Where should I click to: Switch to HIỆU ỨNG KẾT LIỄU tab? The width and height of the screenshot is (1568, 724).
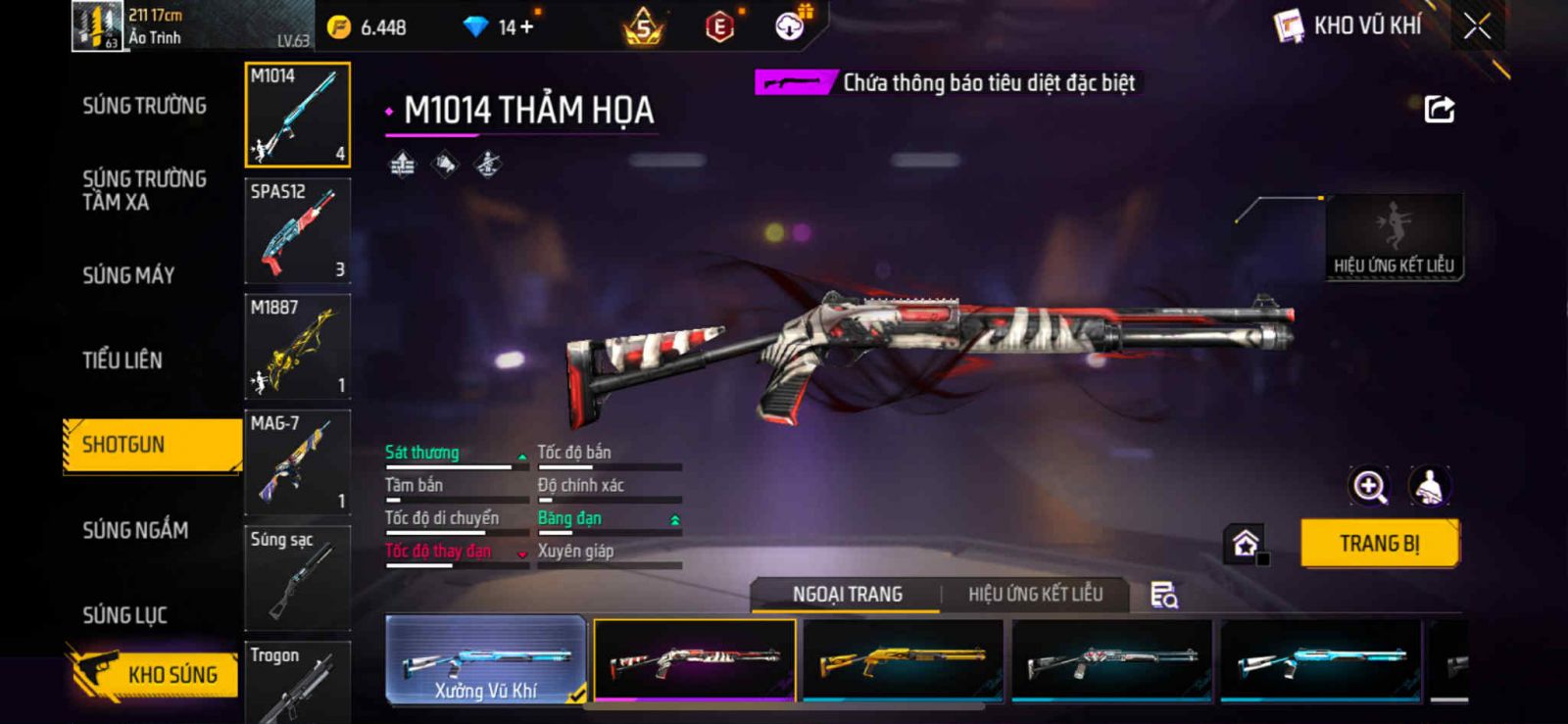pos(1035,595)
